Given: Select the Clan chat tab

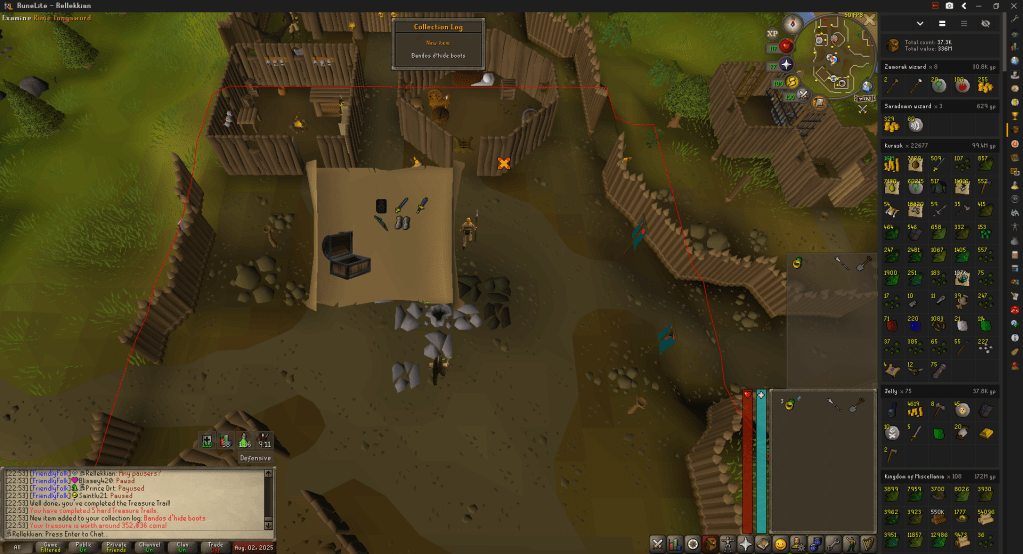Looking at the screenshot, I should 181,546.
